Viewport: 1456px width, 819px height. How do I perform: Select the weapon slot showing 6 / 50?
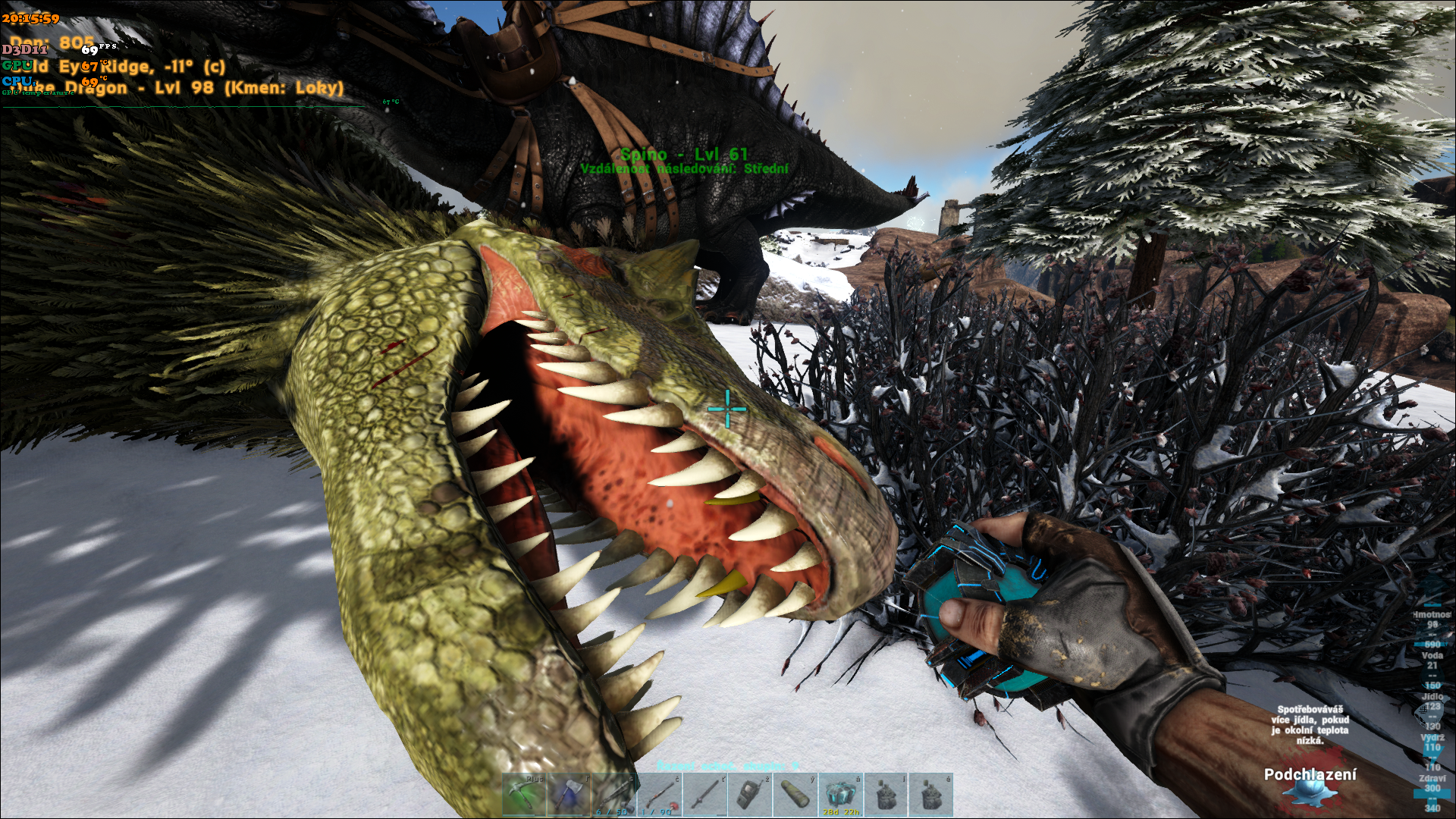tap(613, 795)
